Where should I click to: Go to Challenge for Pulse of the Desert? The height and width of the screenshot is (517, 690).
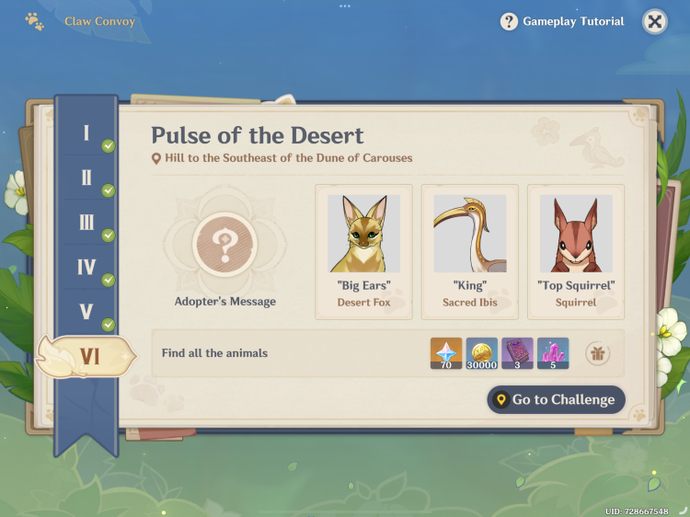[556, 400]
